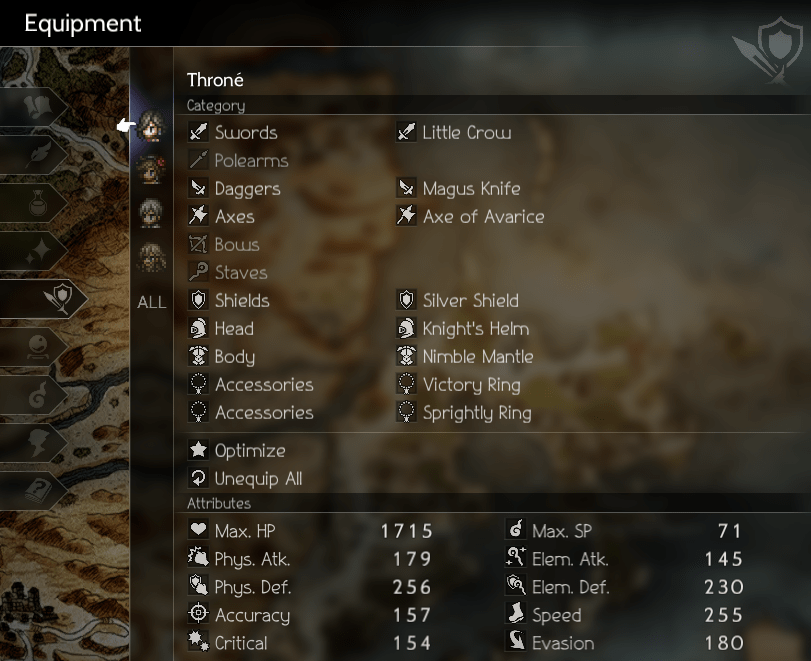Click the equipped Little Crow sword
Viewport: 811px width, 661px height.
point(466,133)
